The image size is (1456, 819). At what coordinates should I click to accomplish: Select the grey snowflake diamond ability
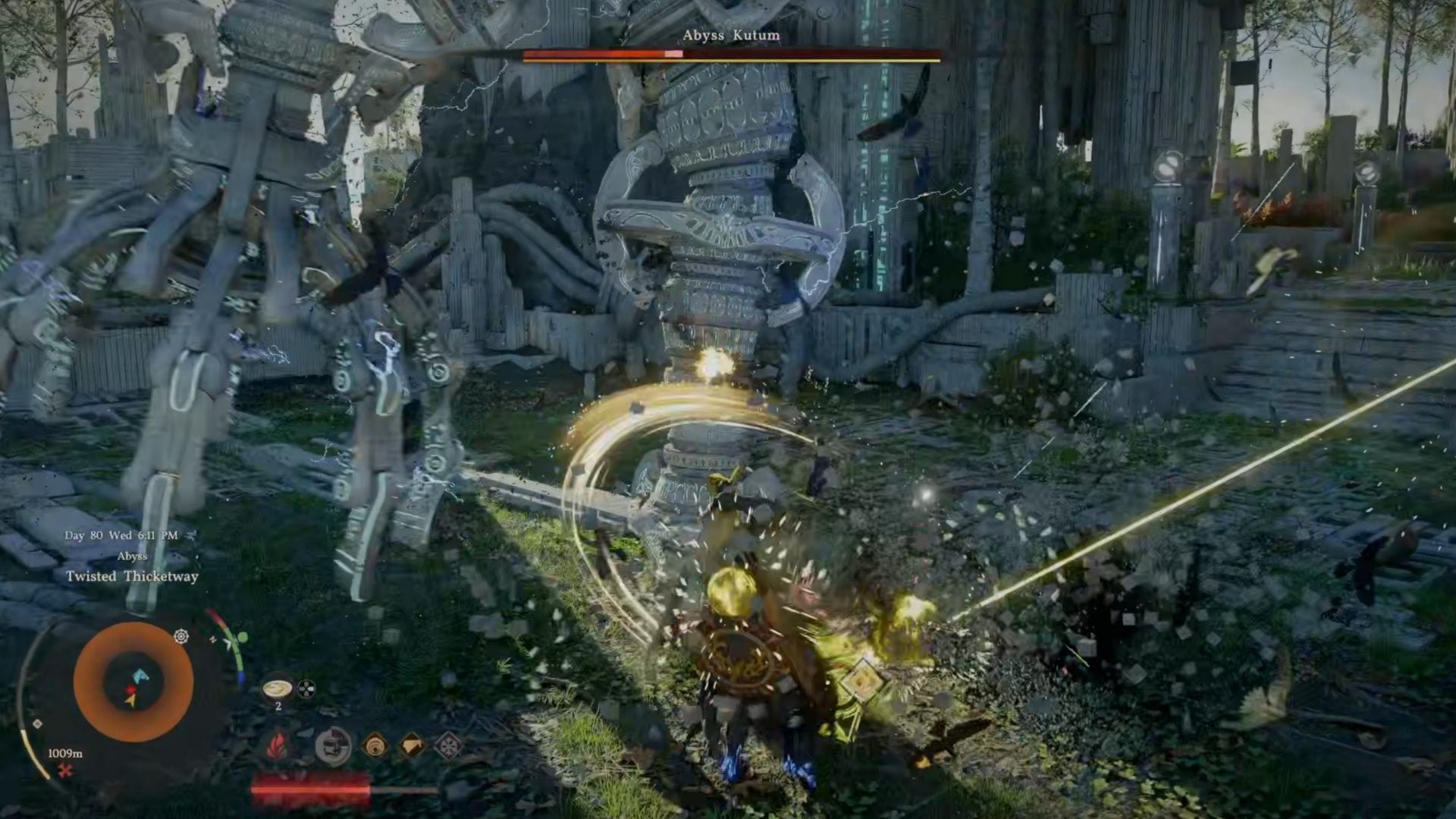(x=449, y=745)
